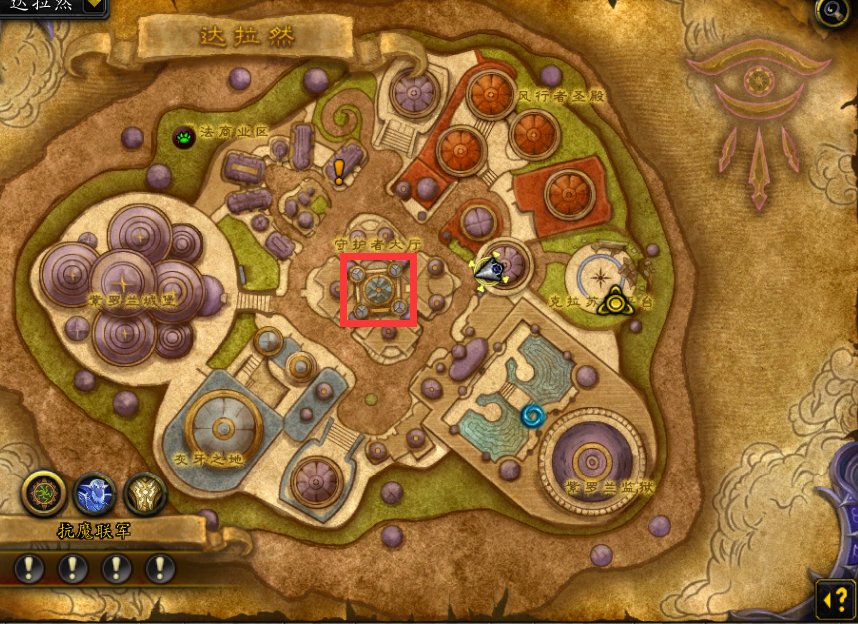Open the question mark help button
Image resolution: width=858 pixels, height=624 pixels.
[x=835, y=599]
